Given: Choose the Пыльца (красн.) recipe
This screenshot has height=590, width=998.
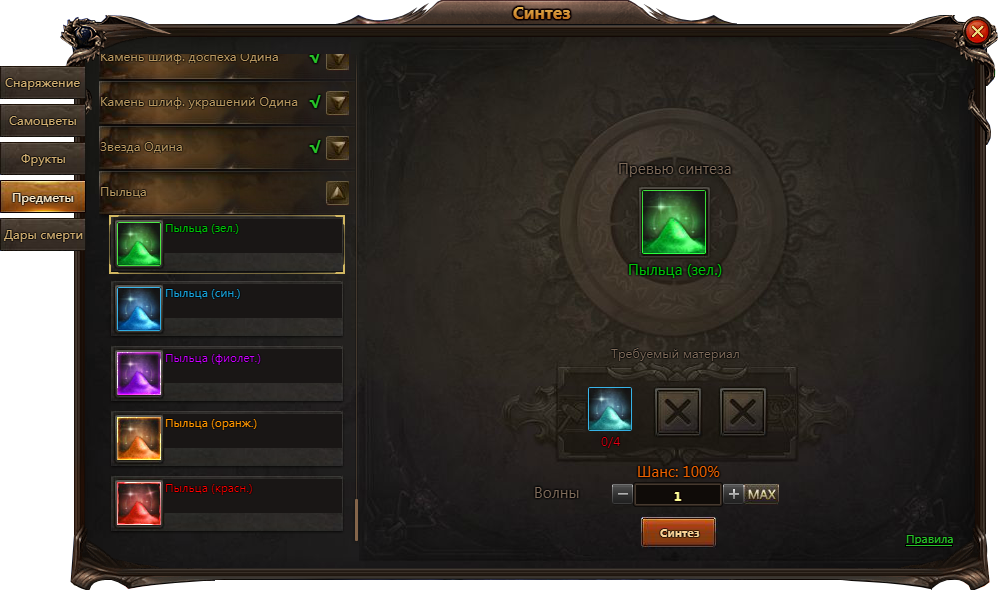Looking at the screenshot, I should [x=228, y=502].
